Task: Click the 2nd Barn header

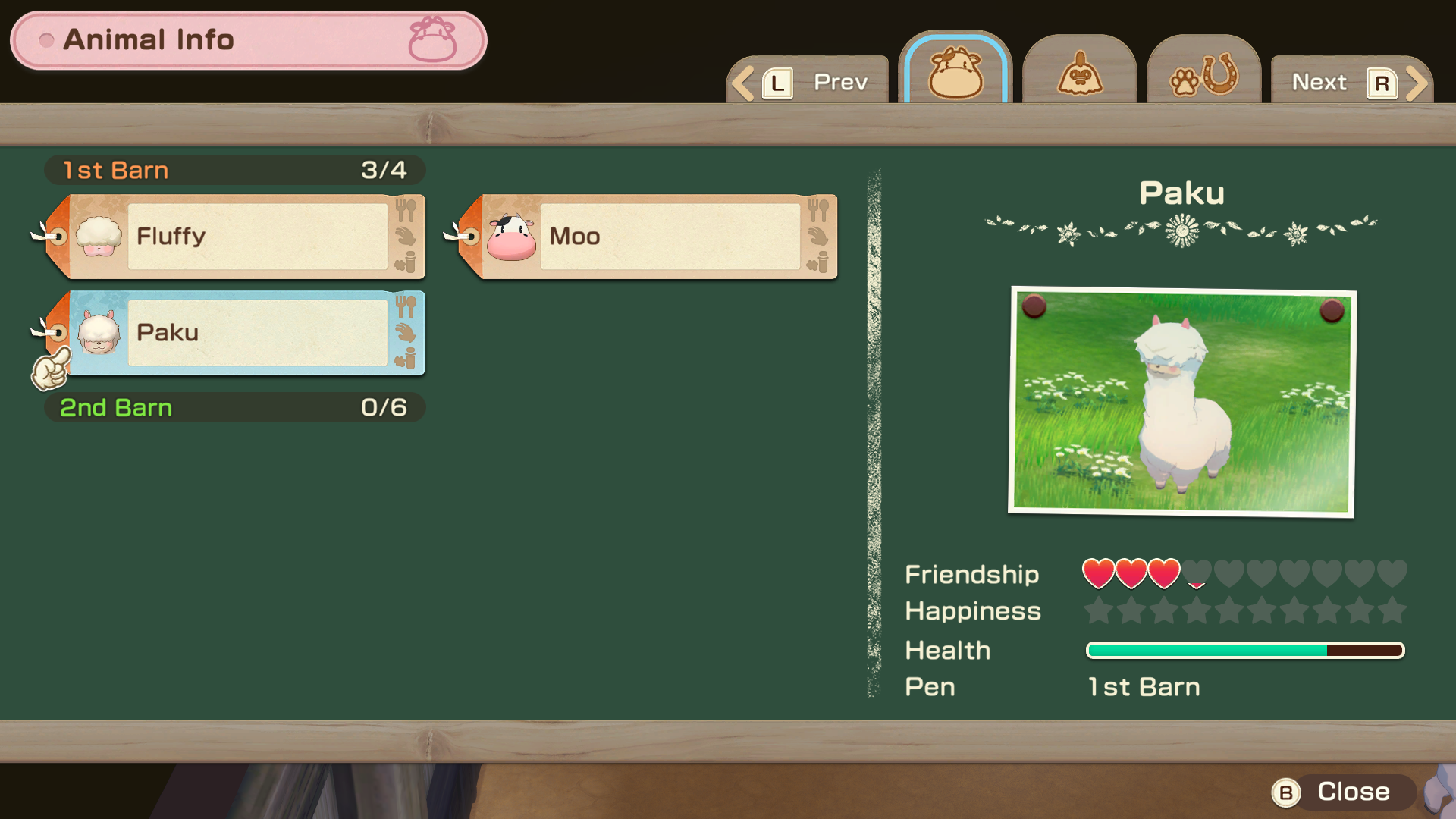Action: [234, 408]
